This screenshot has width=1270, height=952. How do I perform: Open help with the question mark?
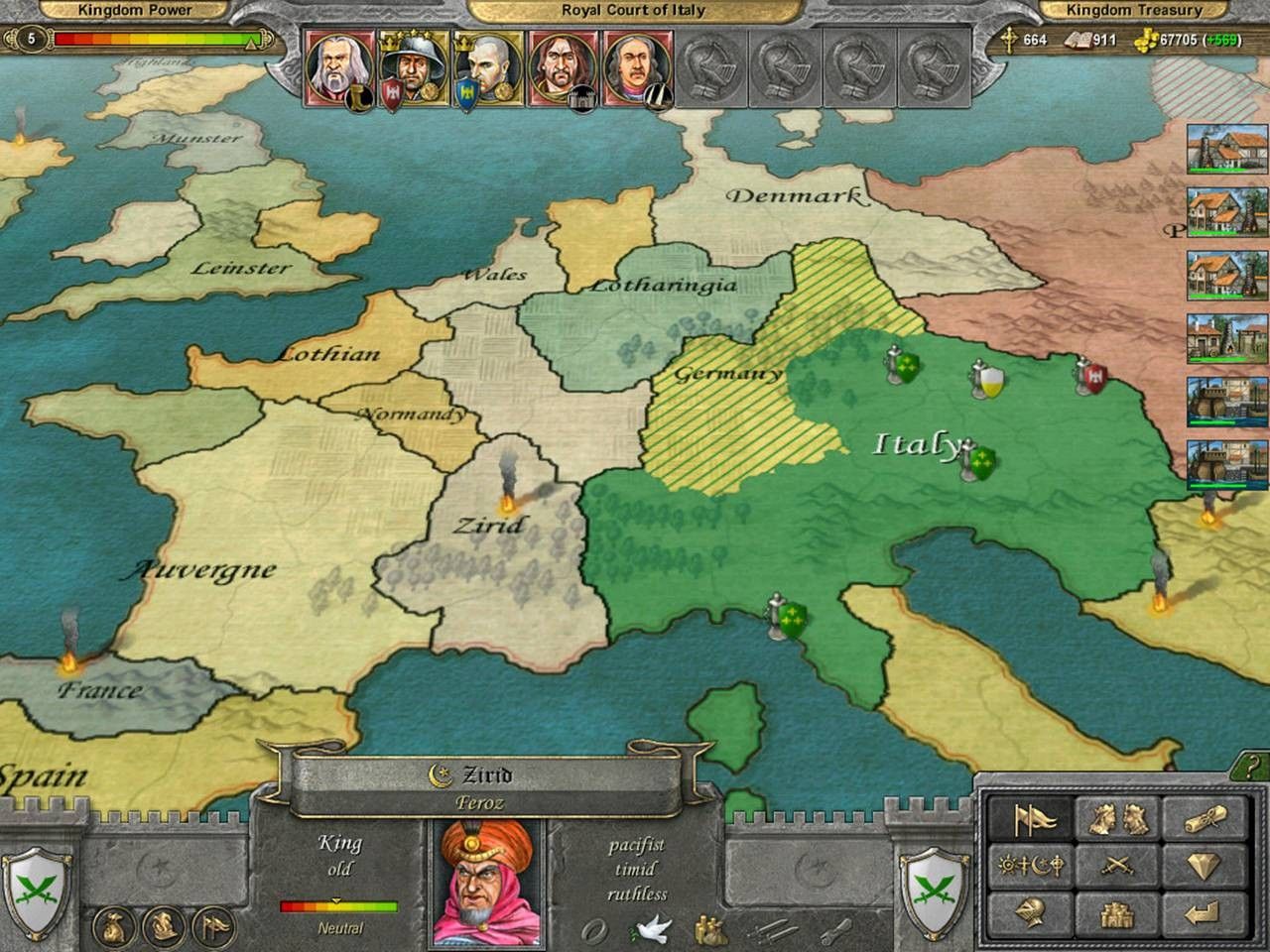(1254, 767)
